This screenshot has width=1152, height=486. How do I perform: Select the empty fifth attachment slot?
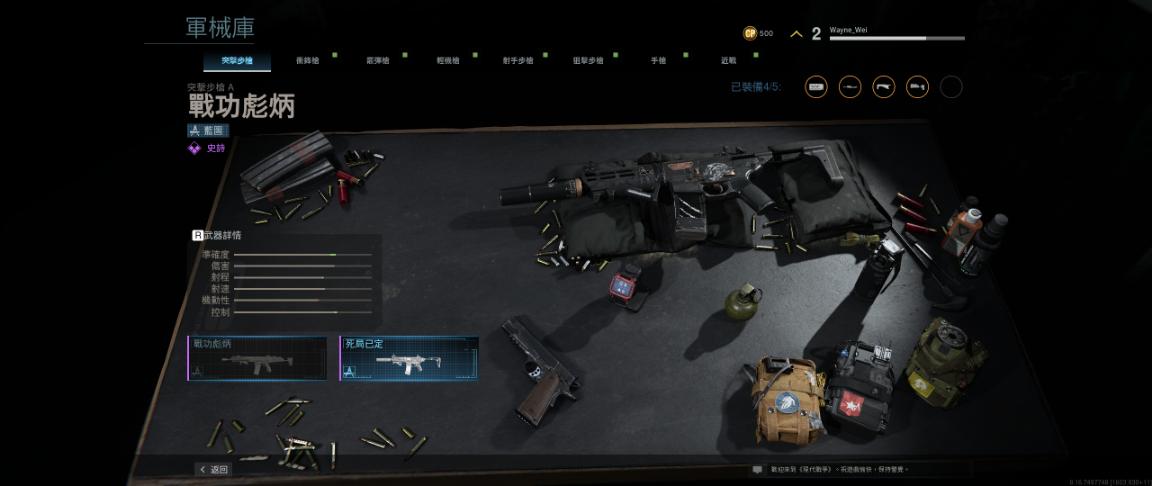[951, 87]
